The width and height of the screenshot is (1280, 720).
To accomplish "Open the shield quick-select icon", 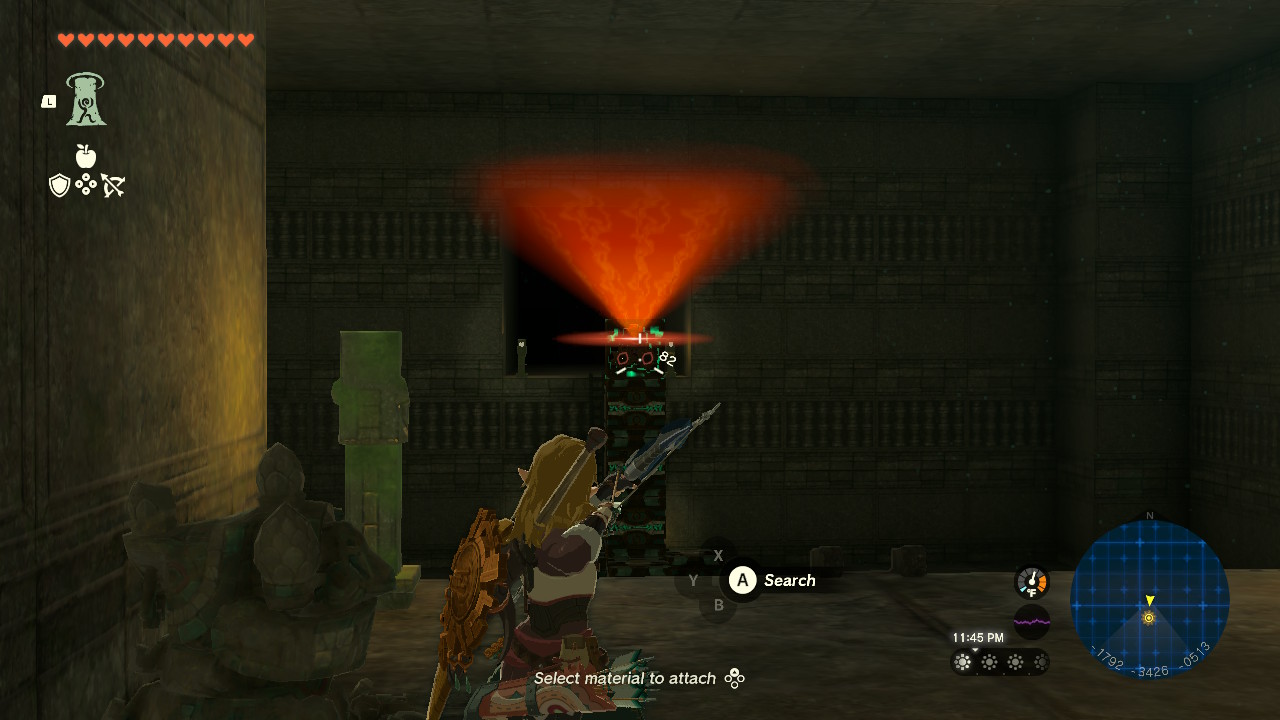I will [60, 185].
